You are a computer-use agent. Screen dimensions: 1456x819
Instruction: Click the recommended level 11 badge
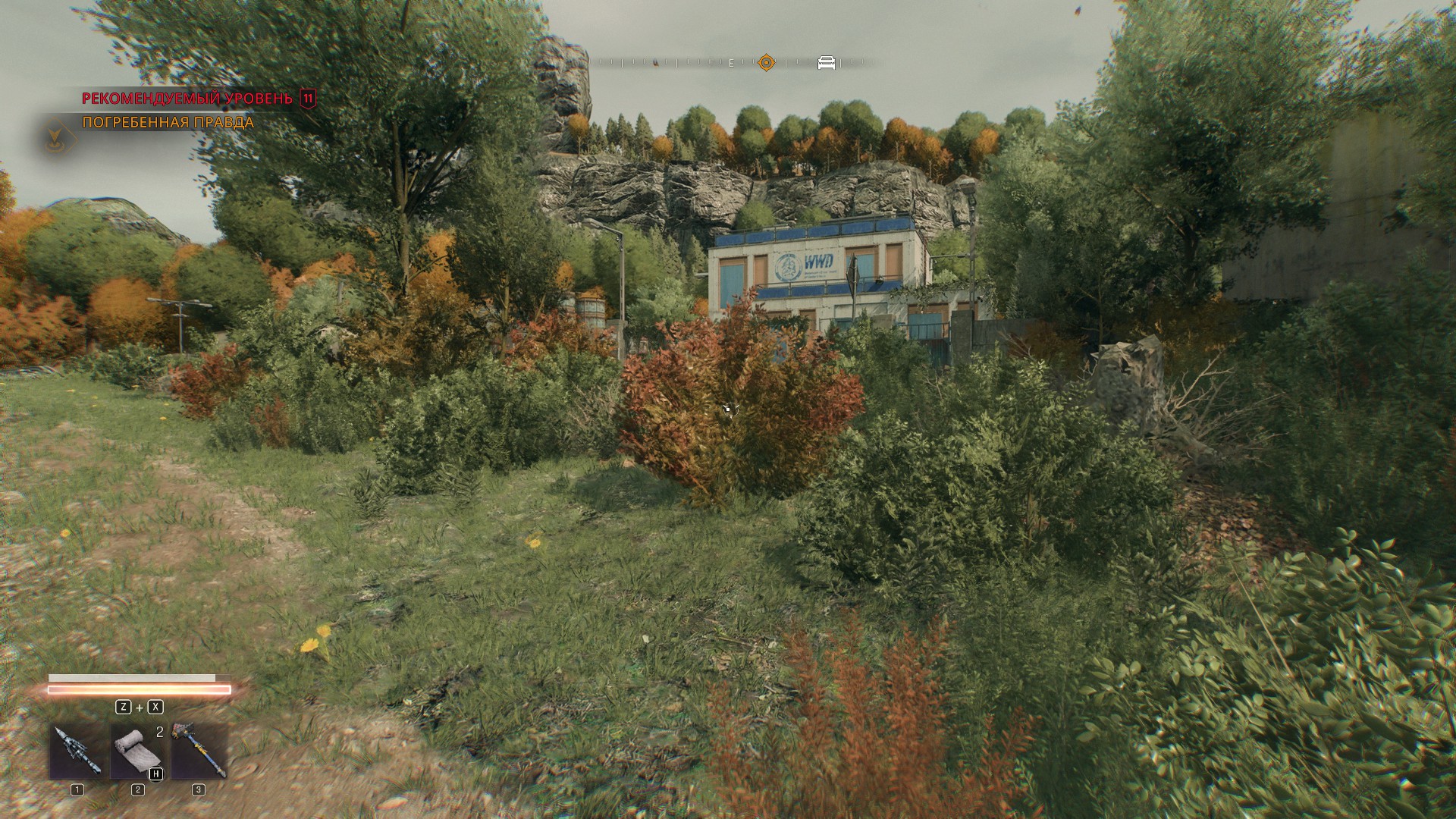click(308, 98)
